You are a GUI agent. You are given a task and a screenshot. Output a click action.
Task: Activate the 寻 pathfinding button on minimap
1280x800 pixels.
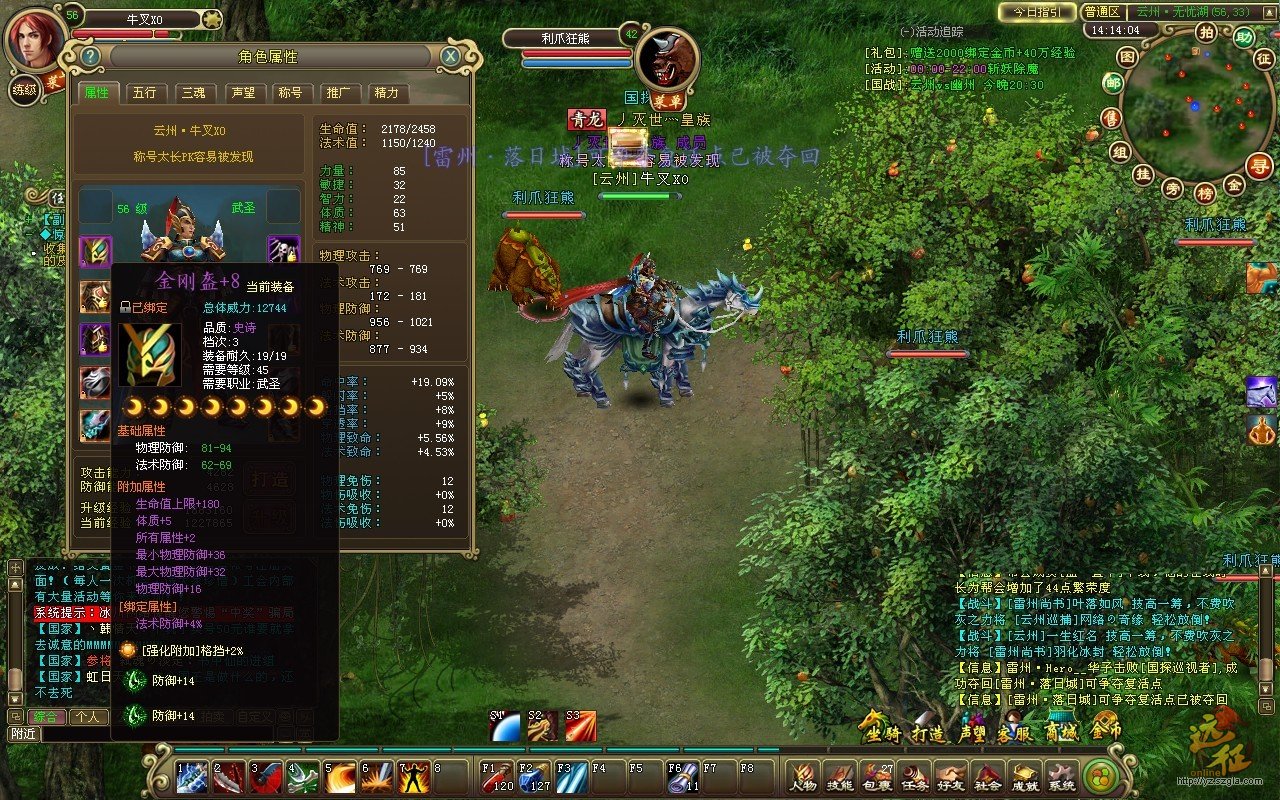click(x=1262, y=165)
